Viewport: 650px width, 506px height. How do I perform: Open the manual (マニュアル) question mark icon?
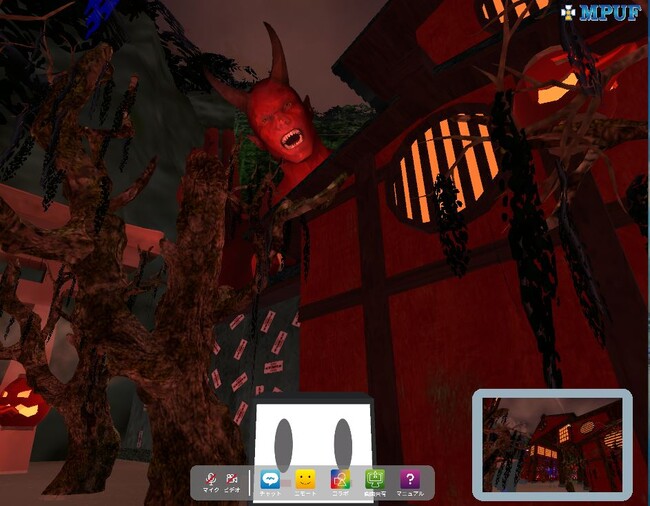point(410,481)
